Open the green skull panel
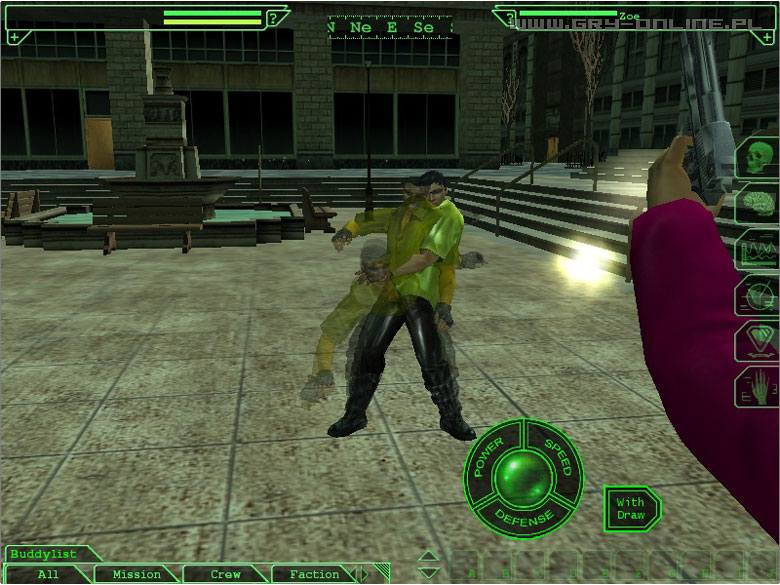Viewport: 780px width, 585px height. [x=757, y=158]
